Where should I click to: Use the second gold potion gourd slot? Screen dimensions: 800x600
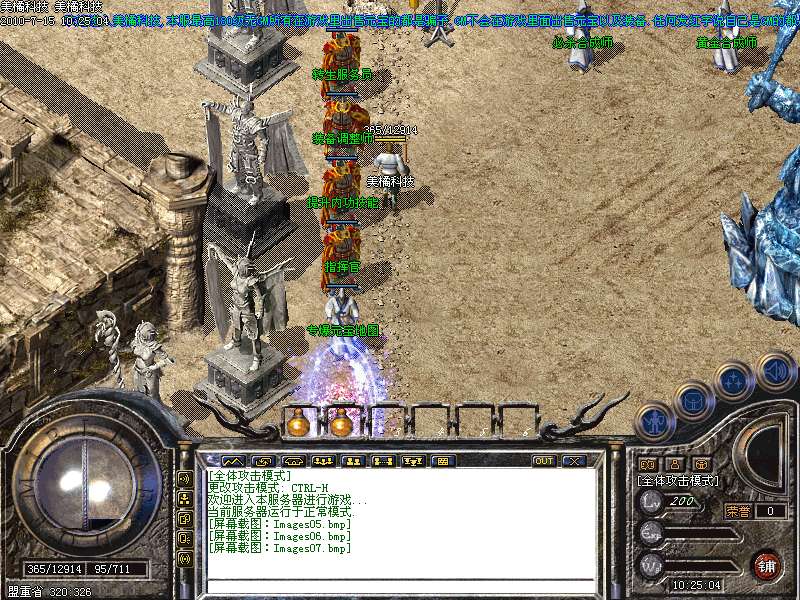pos(341,423)
